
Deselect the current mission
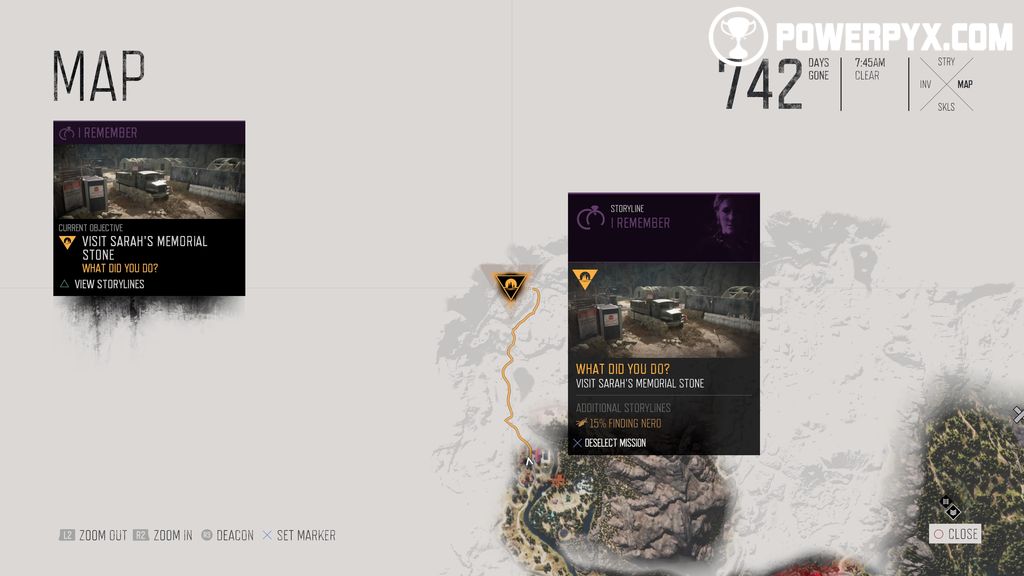point(610,443)
